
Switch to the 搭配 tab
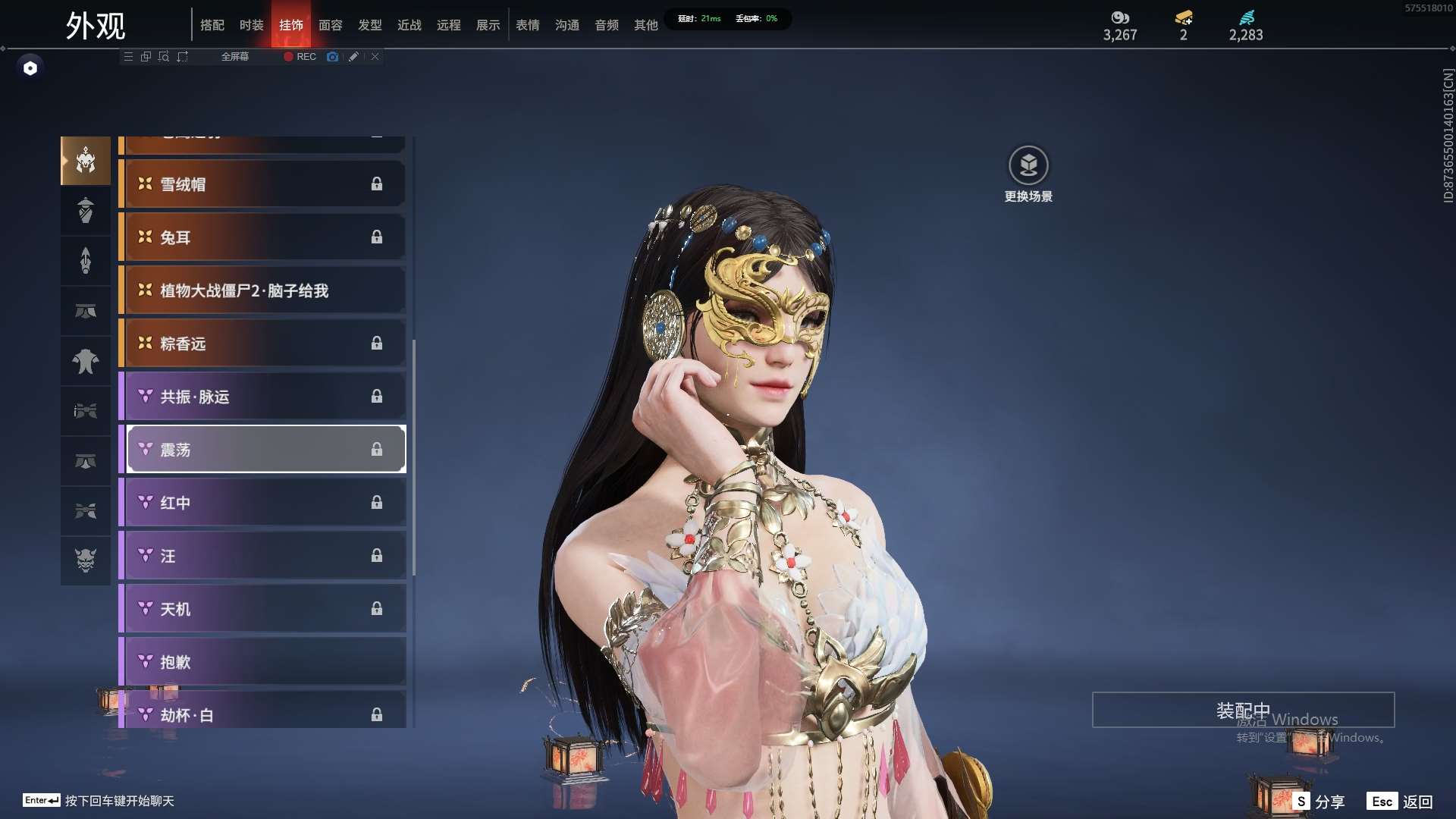(x=212, y=25)
